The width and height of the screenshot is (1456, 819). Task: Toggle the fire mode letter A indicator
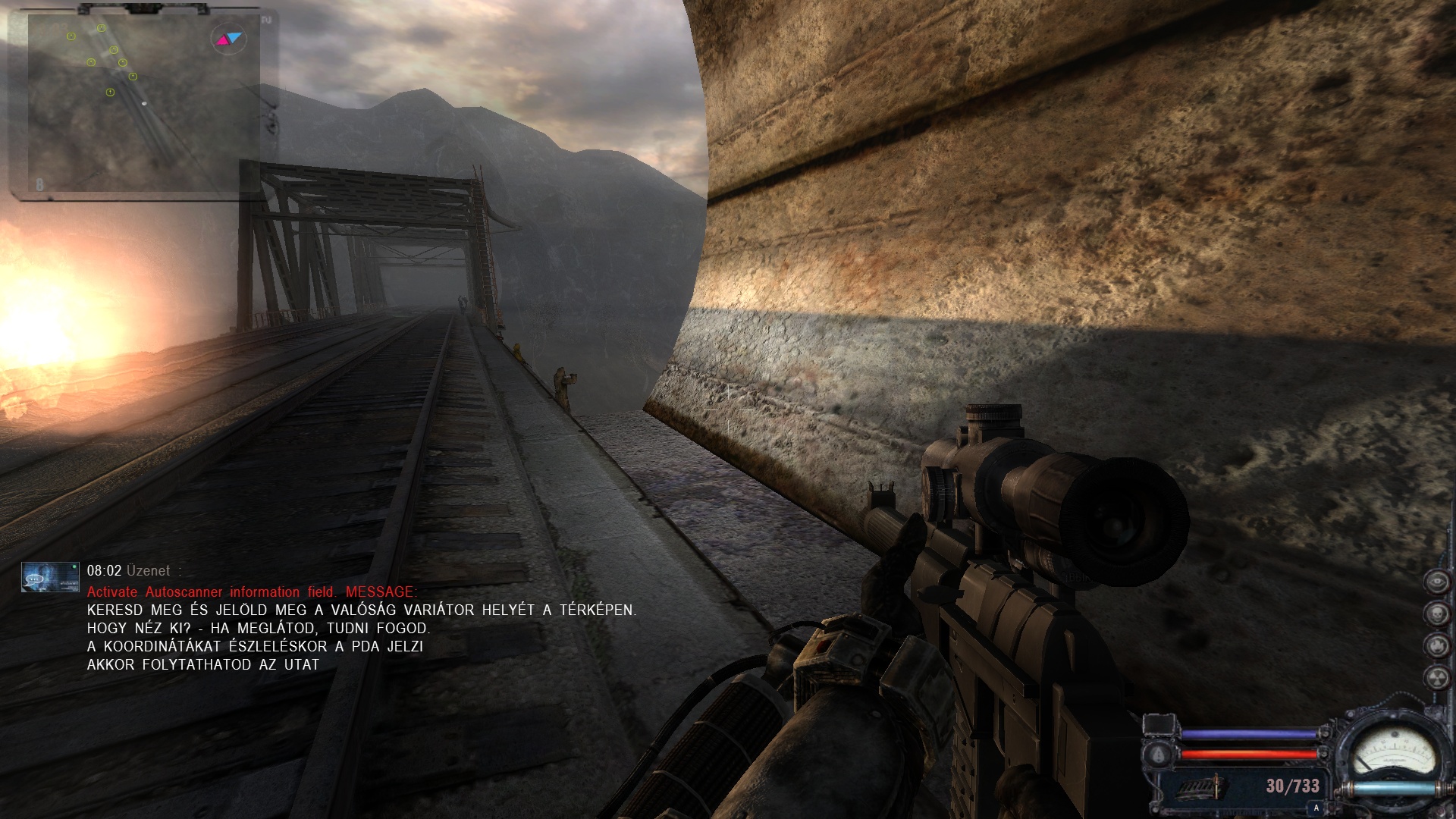(1316, 809)
